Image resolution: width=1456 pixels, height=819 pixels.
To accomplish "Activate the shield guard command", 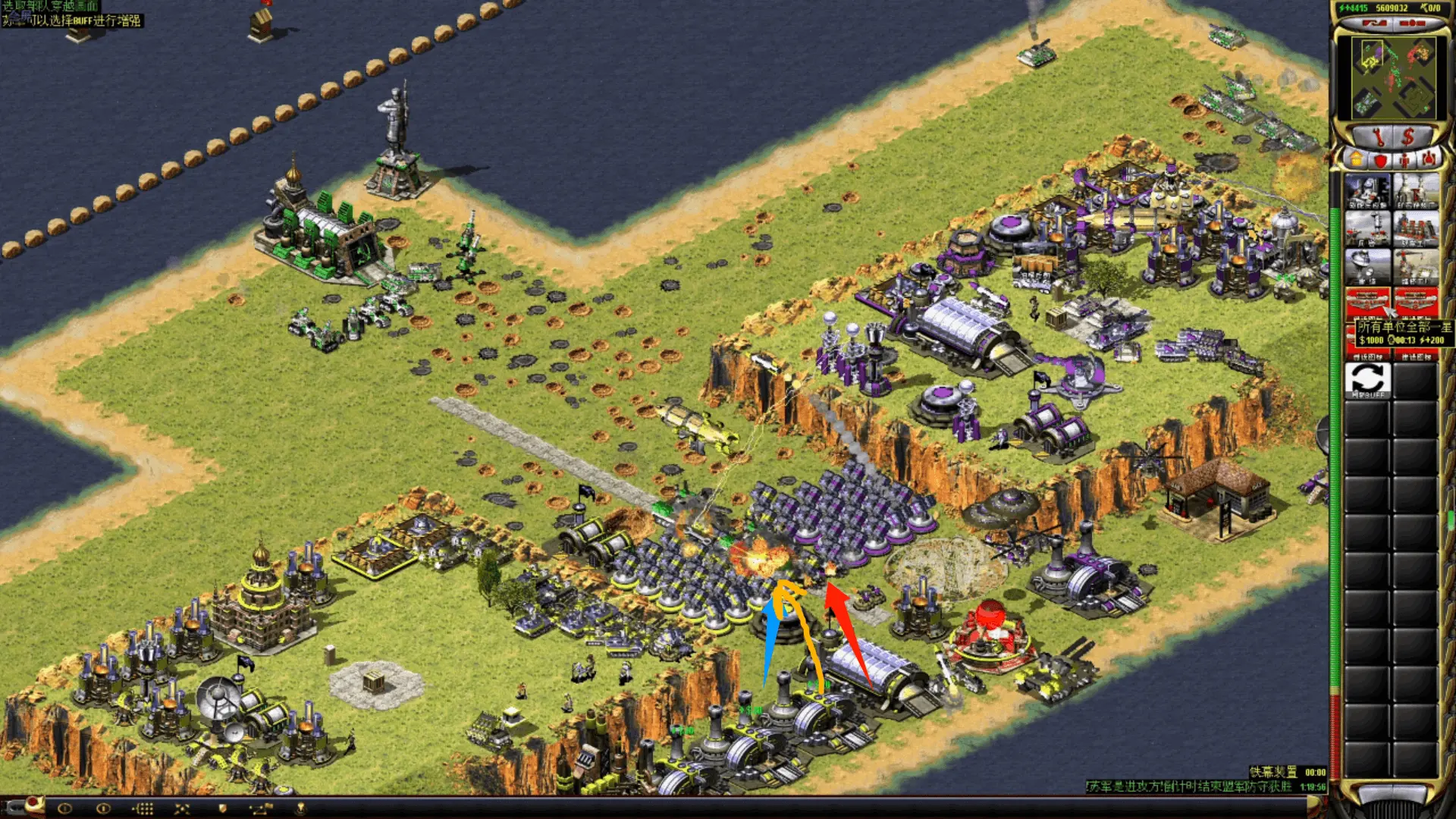I will [222, 808].
